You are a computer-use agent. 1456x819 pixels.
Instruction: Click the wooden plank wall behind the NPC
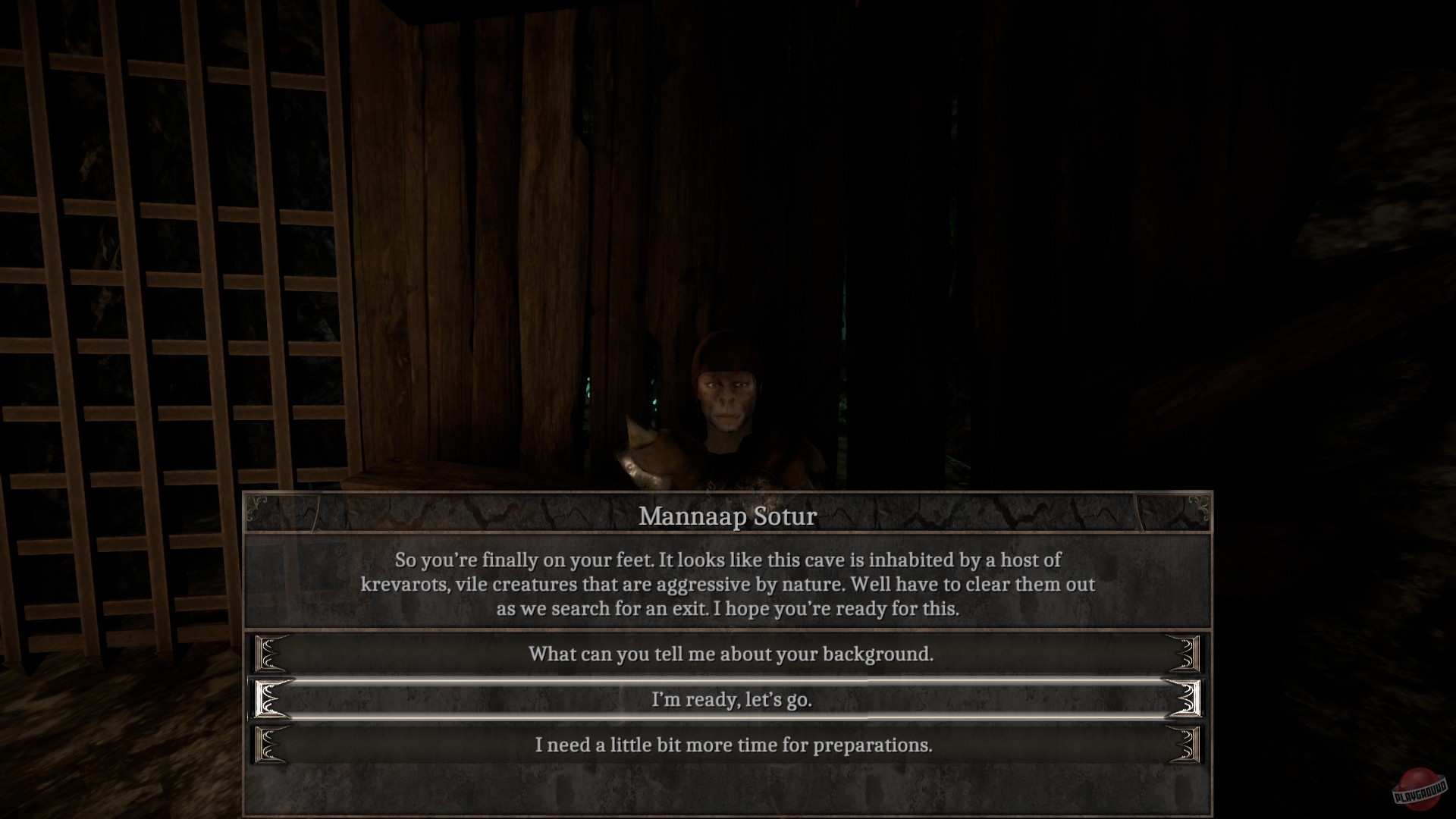click(531, 227)
